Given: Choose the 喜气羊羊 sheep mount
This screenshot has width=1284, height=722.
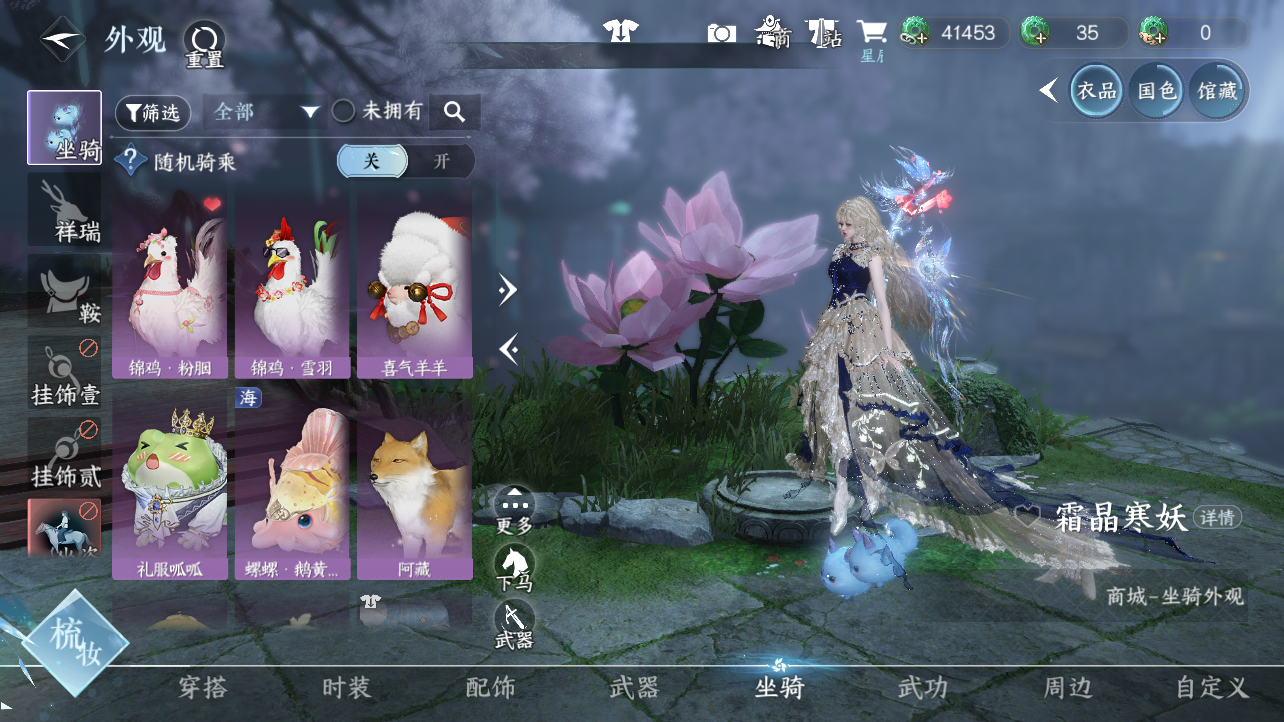Looking at the screenshot, I should [x=415, y=287].
